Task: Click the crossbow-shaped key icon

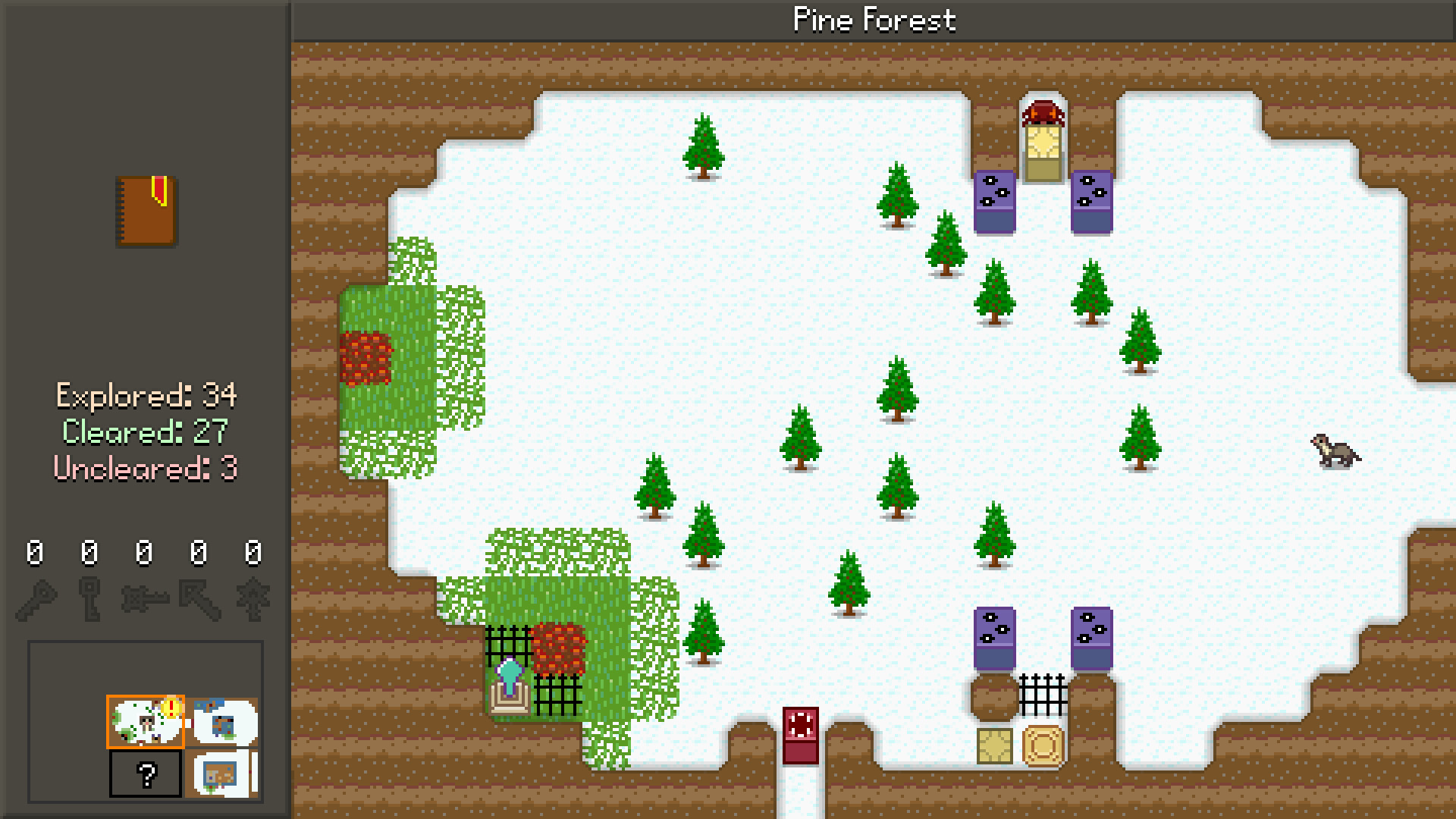Action: 144,598
